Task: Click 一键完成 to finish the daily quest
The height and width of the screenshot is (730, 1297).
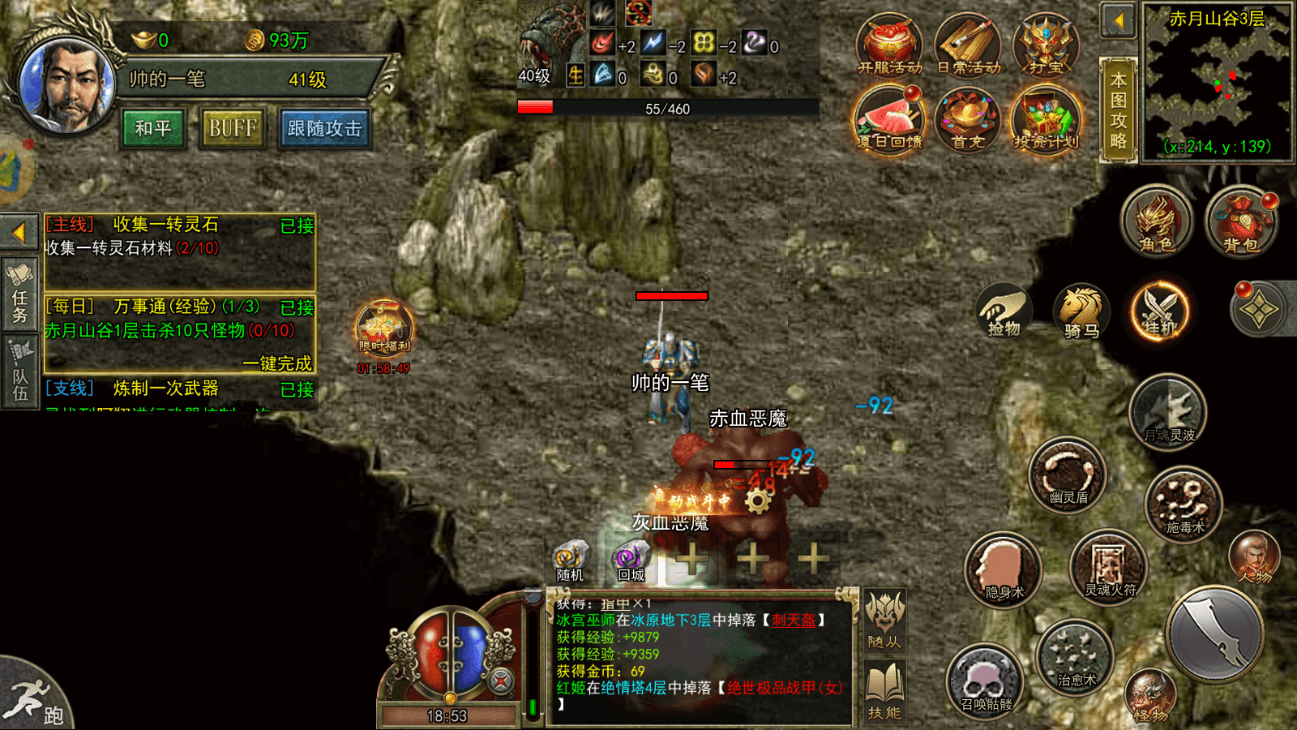Action: click(x=277, y=363)
